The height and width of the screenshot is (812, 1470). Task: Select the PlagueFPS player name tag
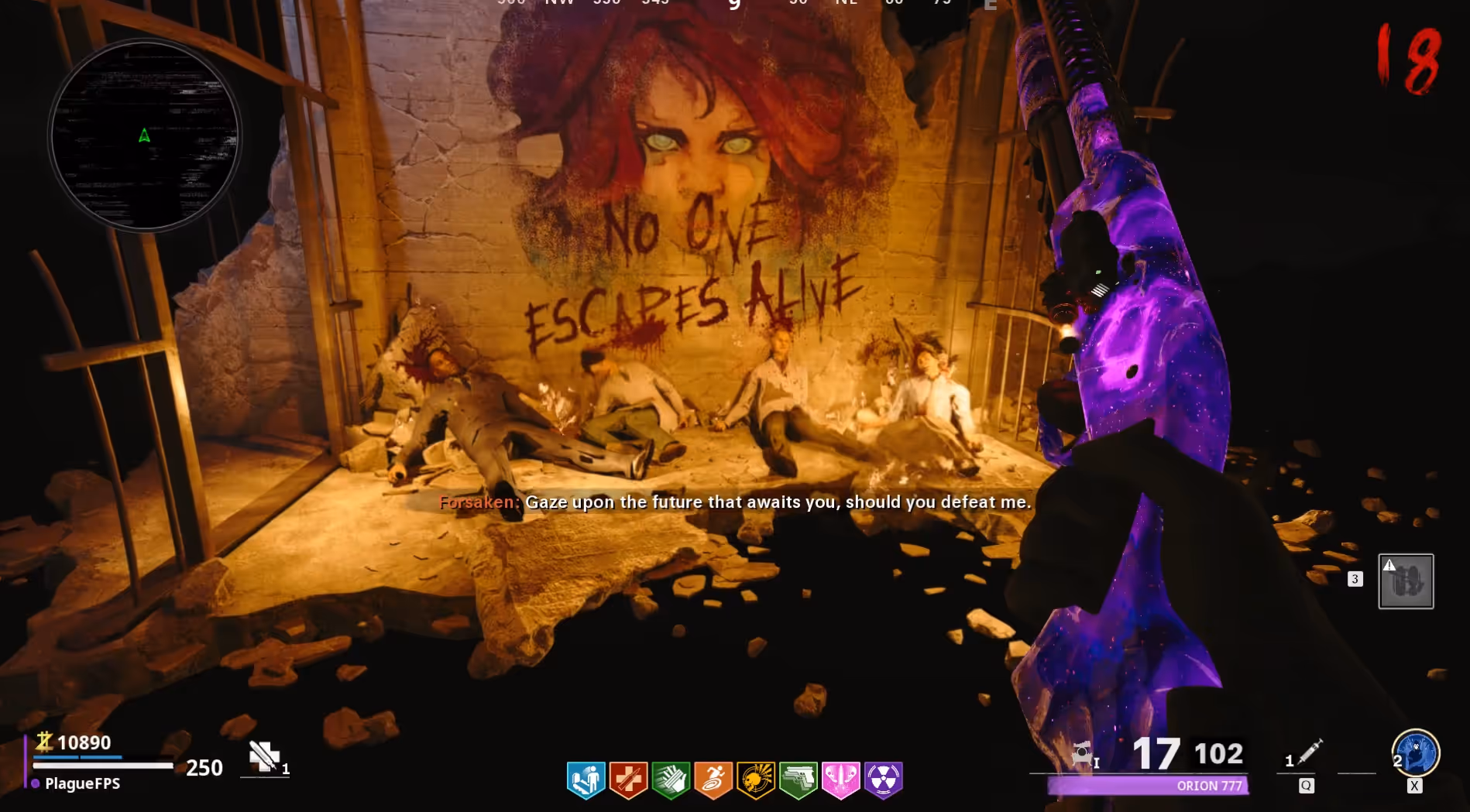click(x=82, y=783)
